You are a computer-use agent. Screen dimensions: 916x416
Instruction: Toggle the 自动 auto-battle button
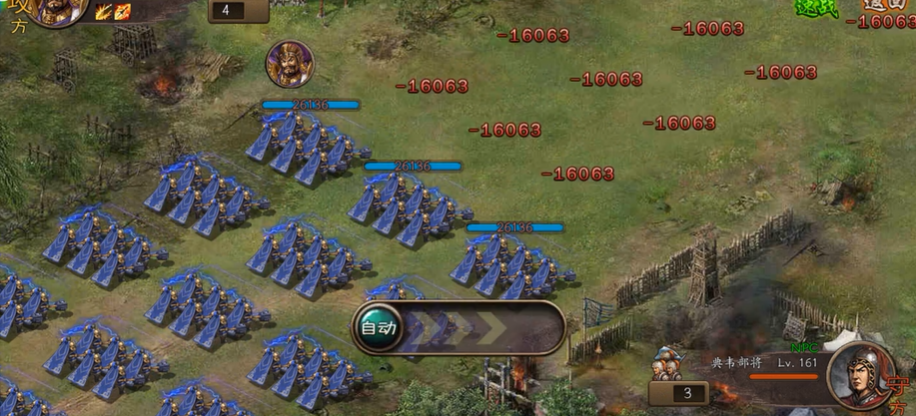tap(379, 327)
